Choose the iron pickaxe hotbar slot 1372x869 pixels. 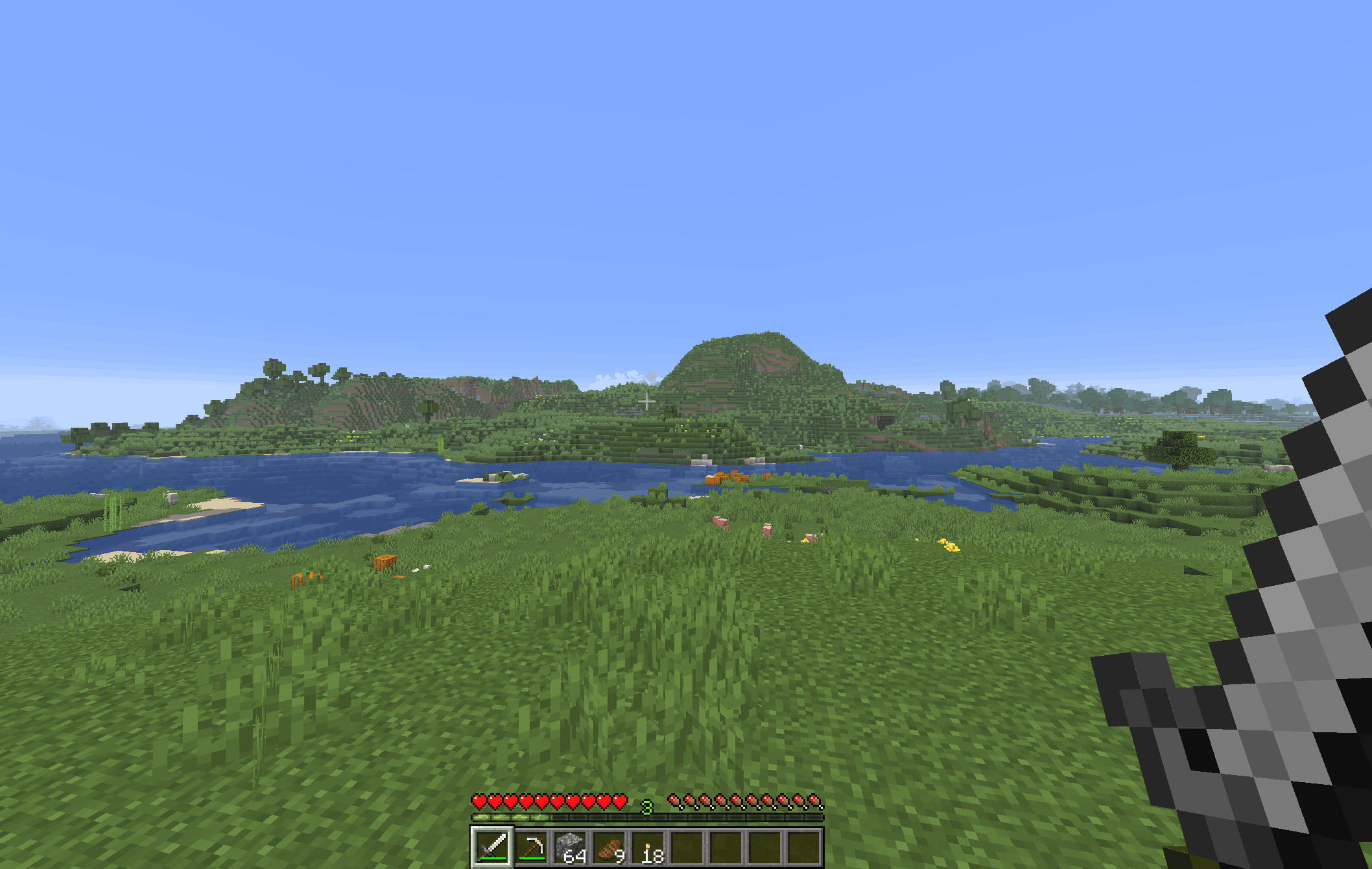coord(532,847)
